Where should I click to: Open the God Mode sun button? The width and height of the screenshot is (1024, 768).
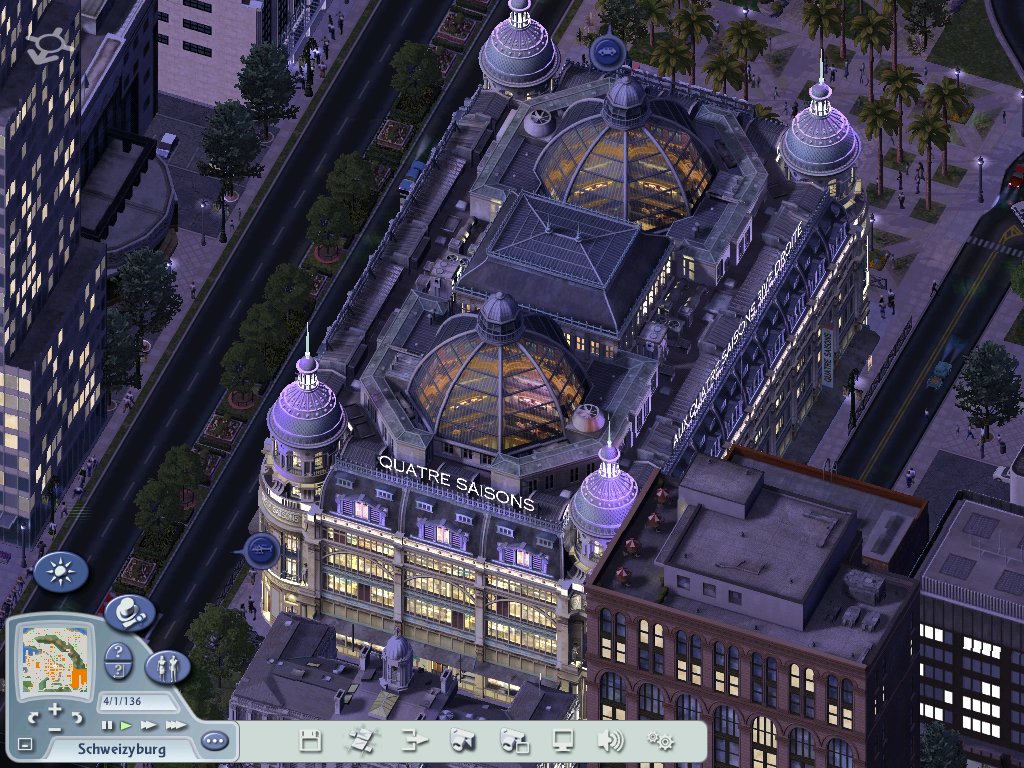(60, 571)
